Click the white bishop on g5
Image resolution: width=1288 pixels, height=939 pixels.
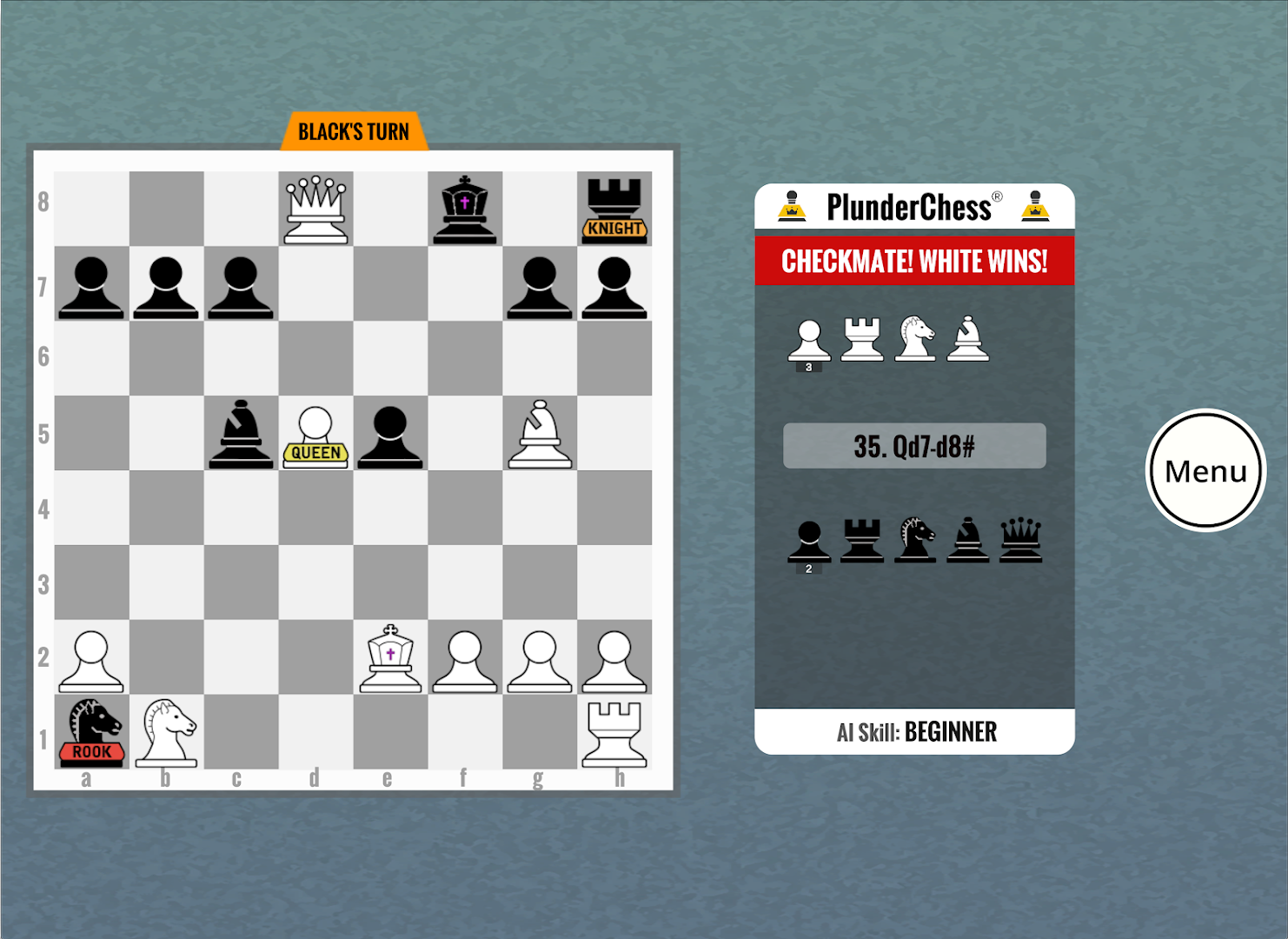coord(539,435)
